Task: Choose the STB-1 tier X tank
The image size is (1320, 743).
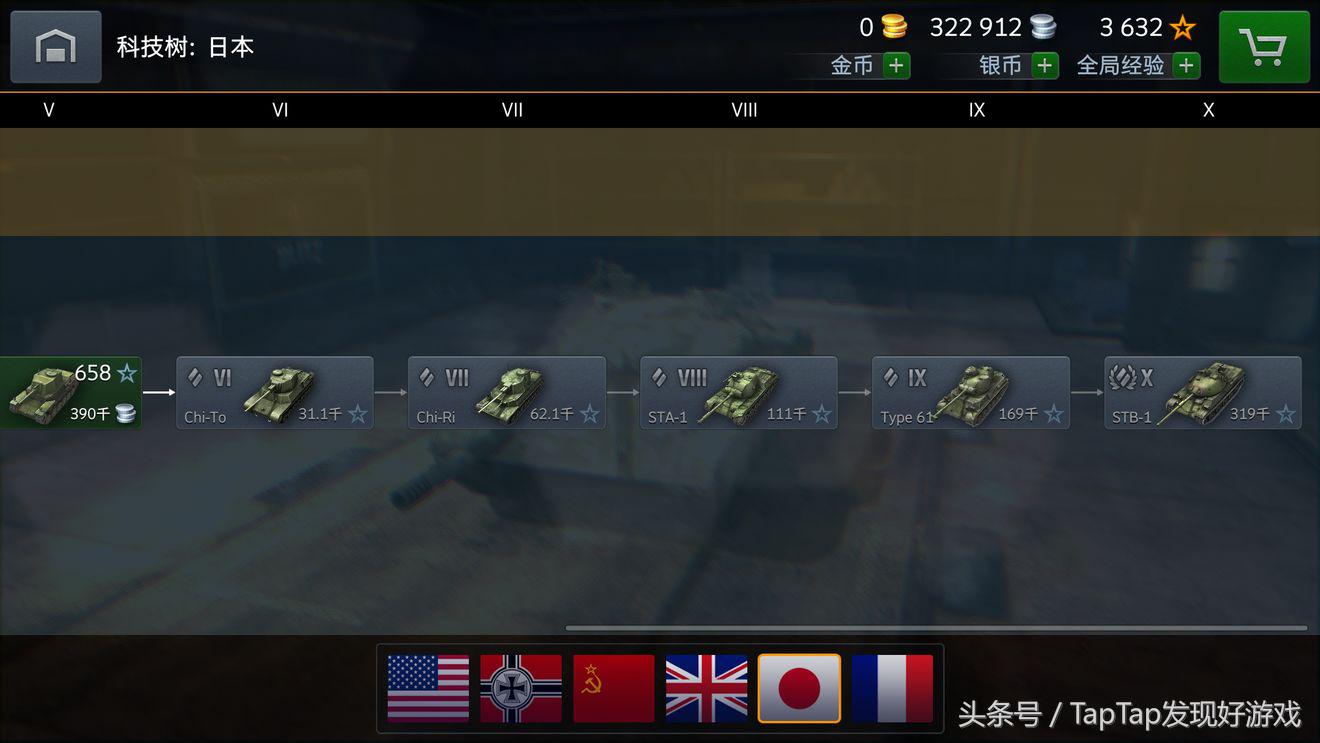Action: coord(1203,393)
